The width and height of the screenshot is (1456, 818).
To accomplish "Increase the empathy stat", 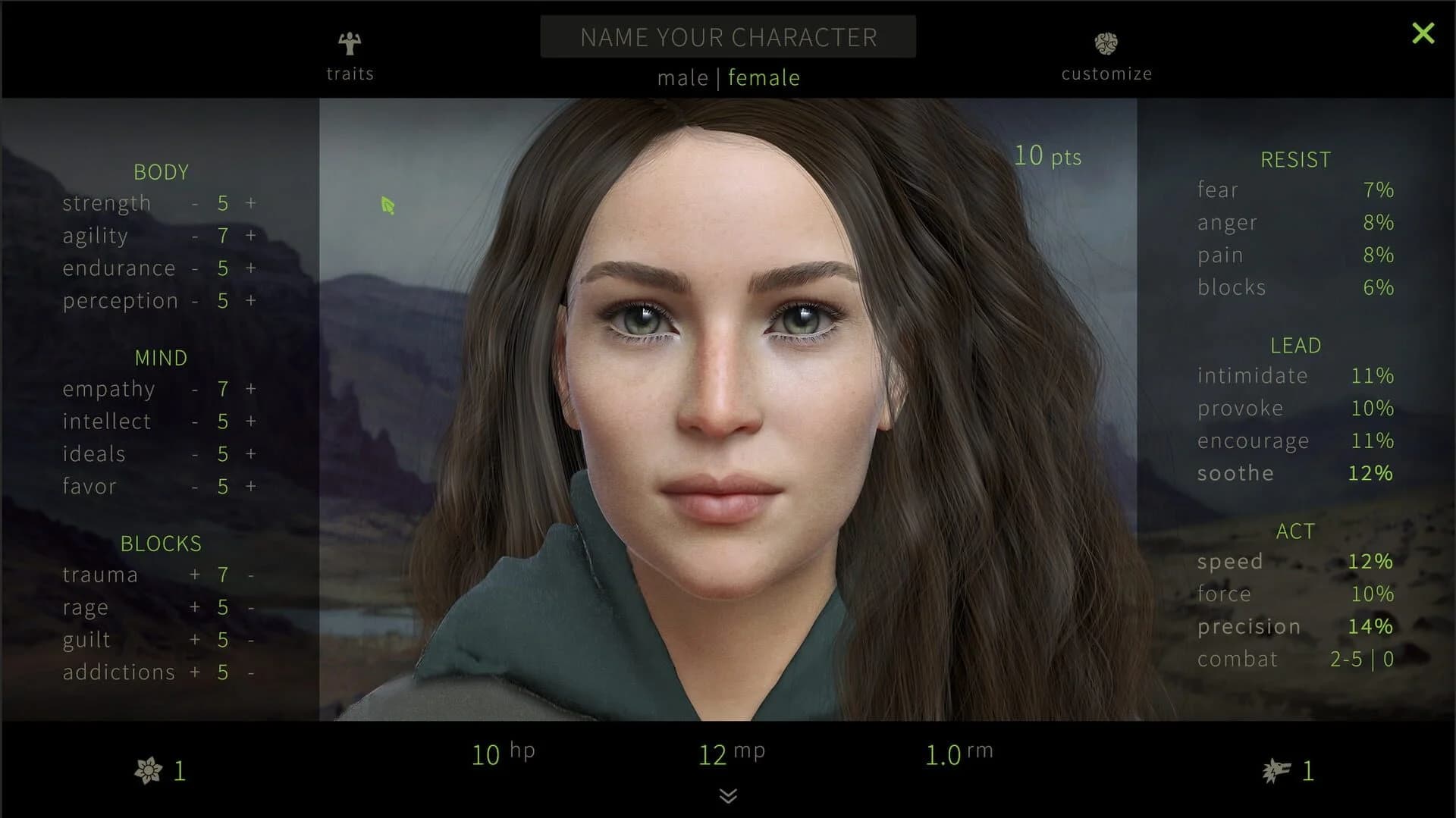I will [250, 389].
